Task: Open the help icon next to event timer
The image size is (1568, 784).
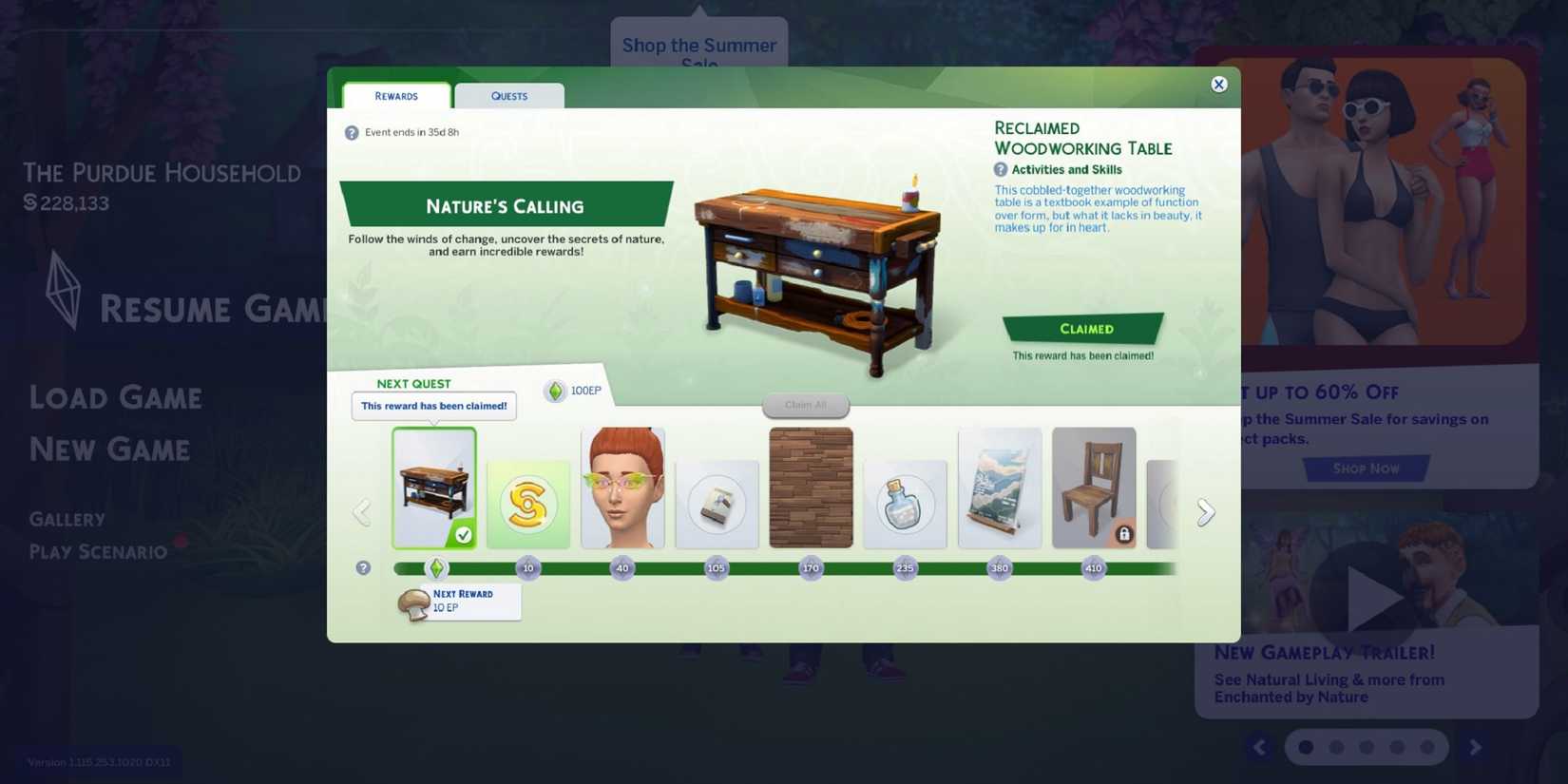Action: pos(354,131)
